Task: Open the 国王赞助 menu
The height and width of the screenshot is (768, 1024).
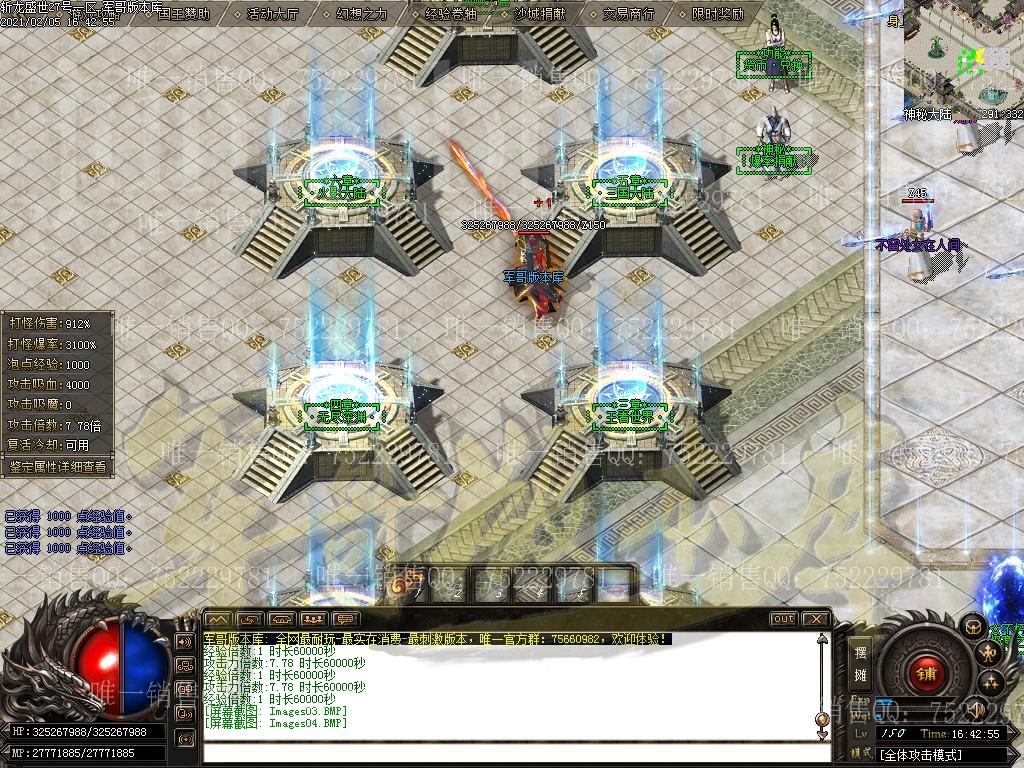Action: pyautogui.click(x=184, y=14)
